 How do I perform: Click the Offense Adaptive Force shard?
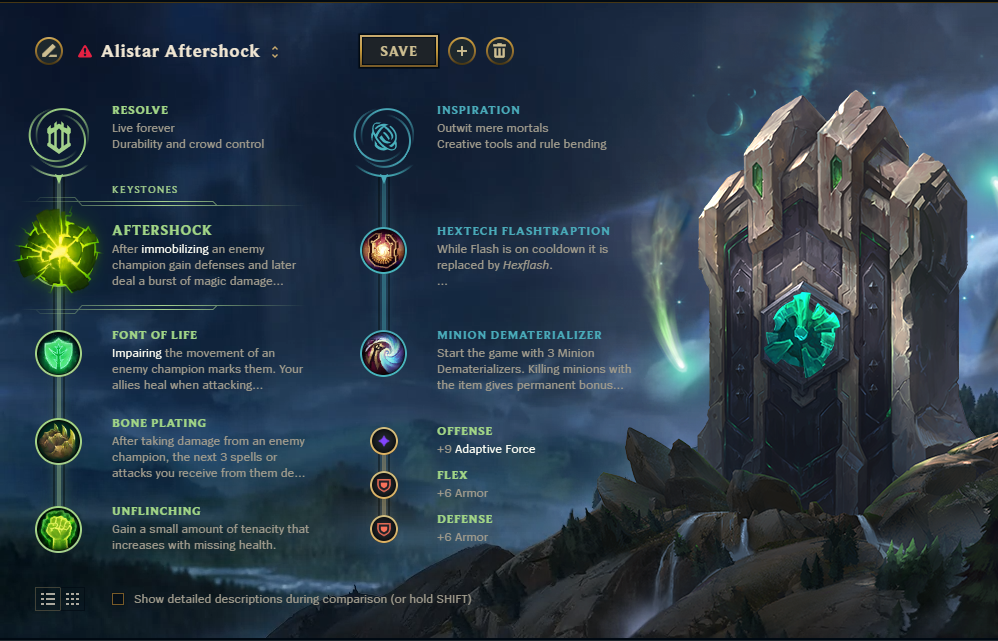click(x=384, y=440)
